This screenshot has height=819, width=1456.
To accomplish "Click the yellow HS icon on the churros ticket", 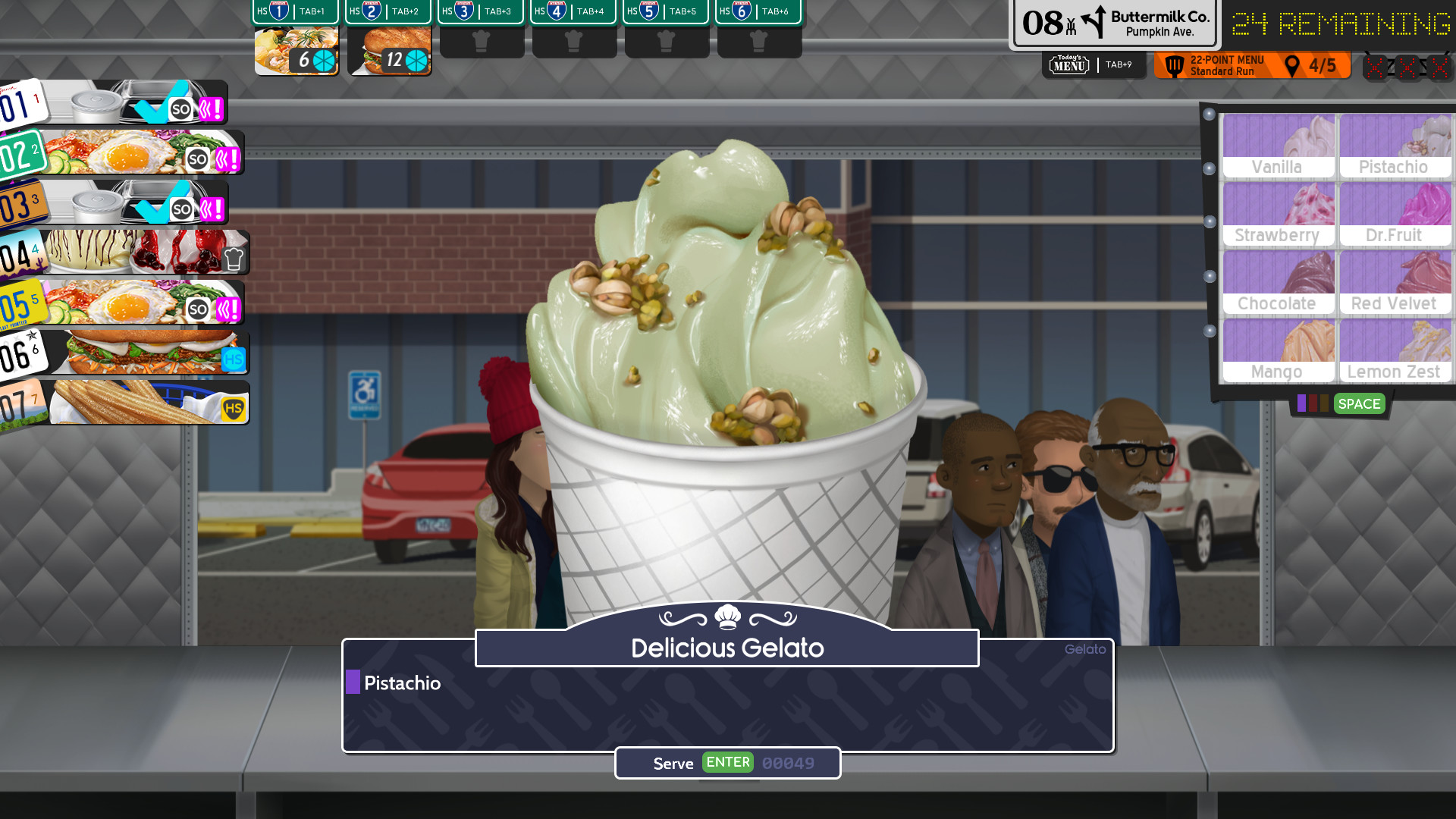I will coord(234,406).
